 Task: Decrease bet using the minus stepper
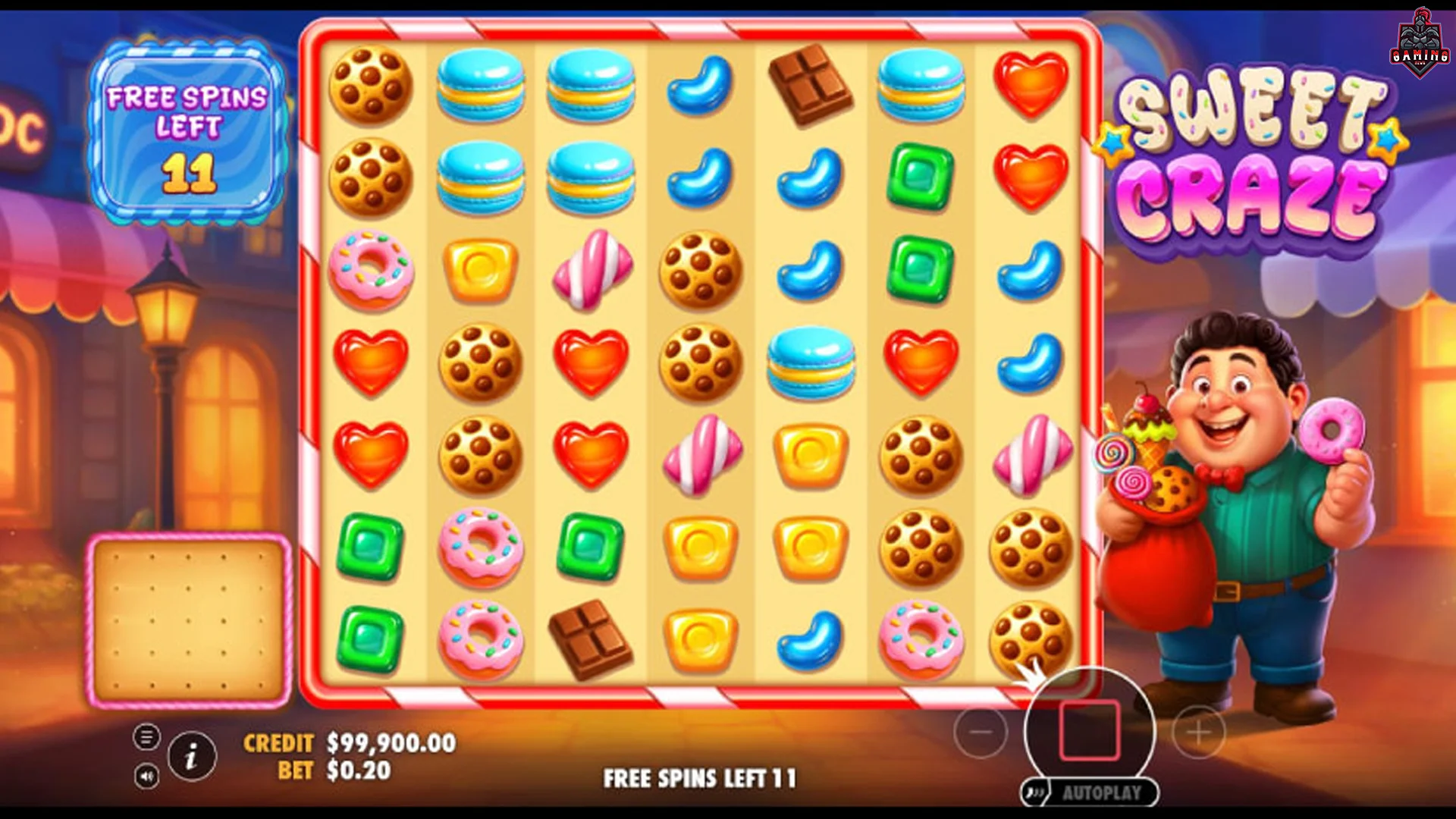point(981,732)
